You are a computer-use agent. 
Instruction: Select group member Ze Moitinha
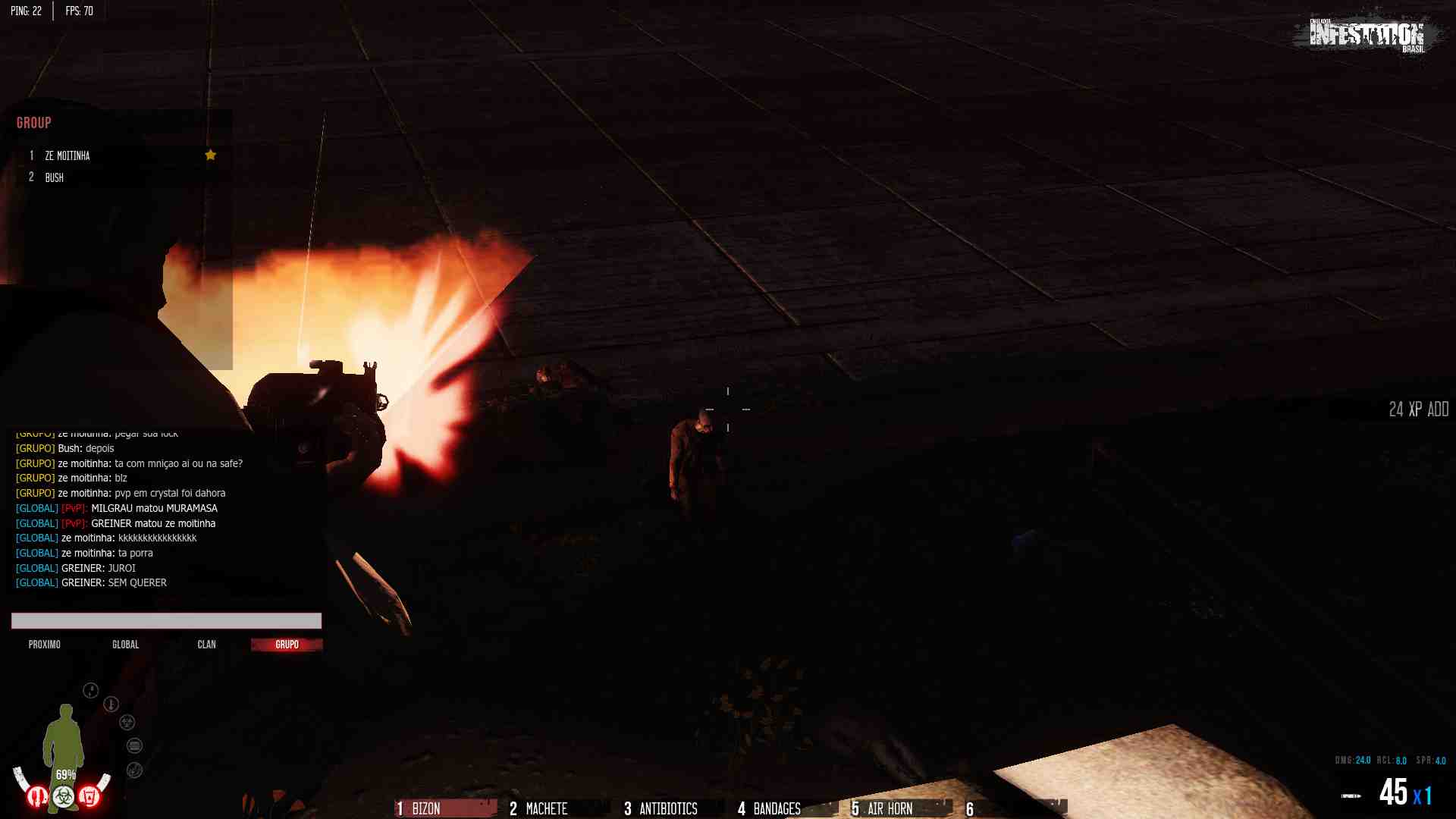click(x=67, y=155)
